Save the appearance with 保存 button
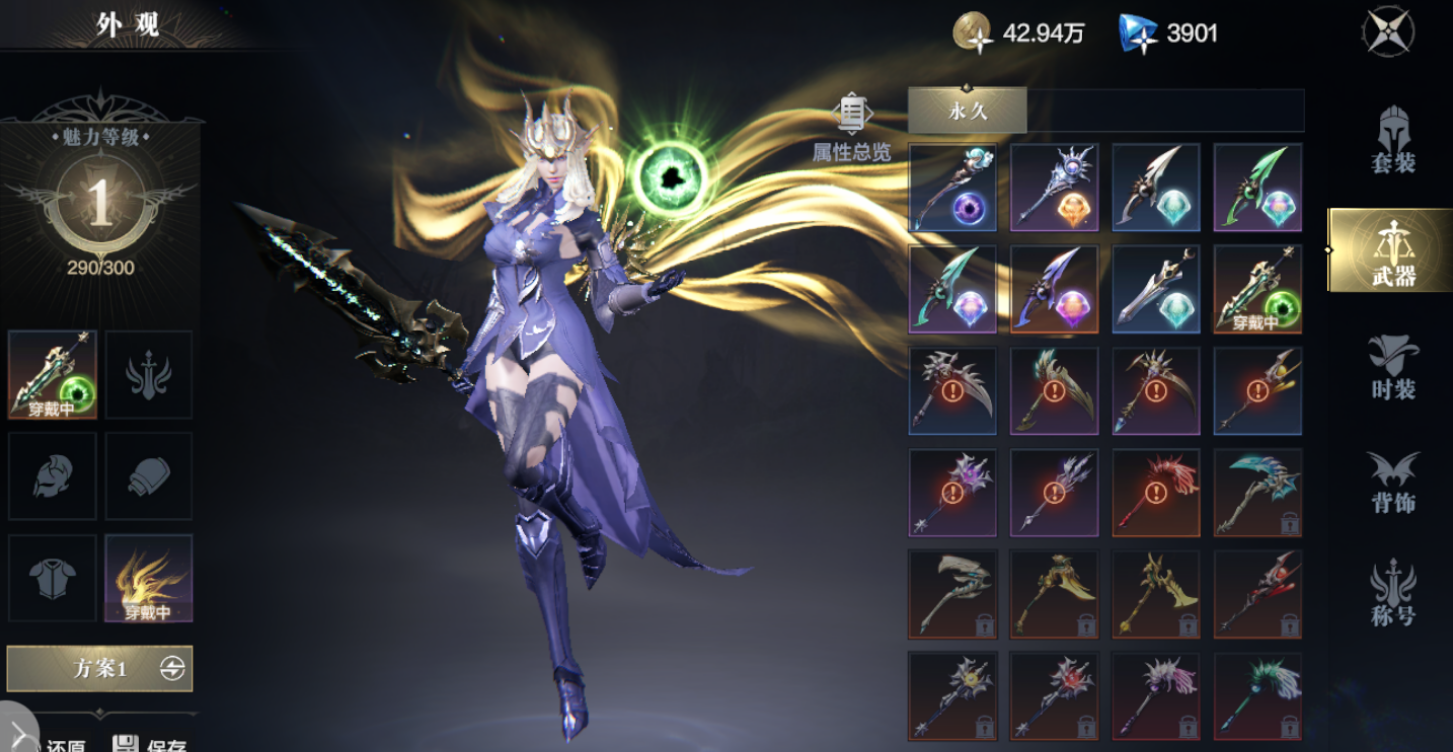The height and width of the screenshot is (752, 1453). (148, 744)
